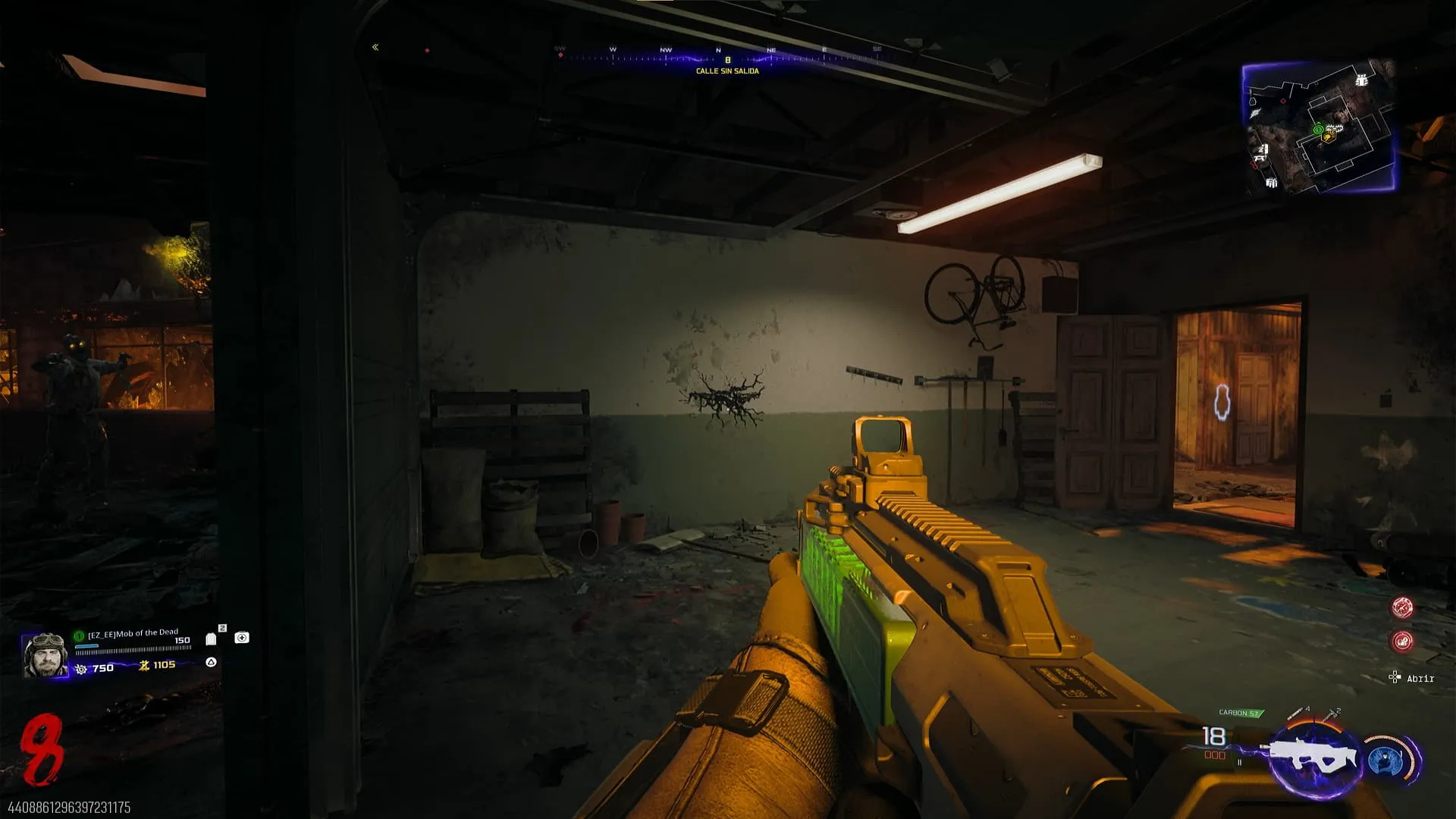Select the armor plate vest icon

[212, 639]
